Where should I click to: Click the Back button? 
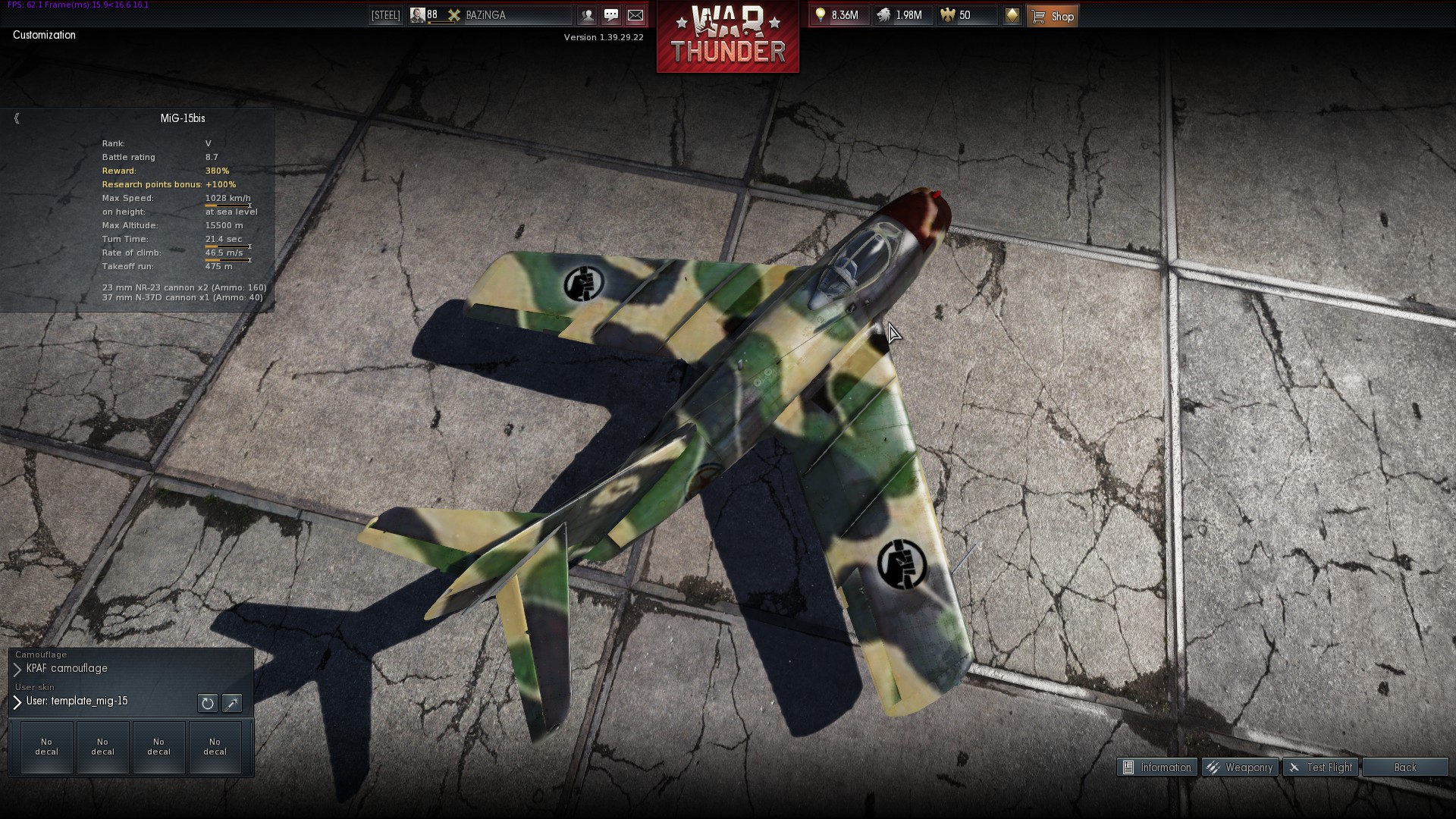1404,767
